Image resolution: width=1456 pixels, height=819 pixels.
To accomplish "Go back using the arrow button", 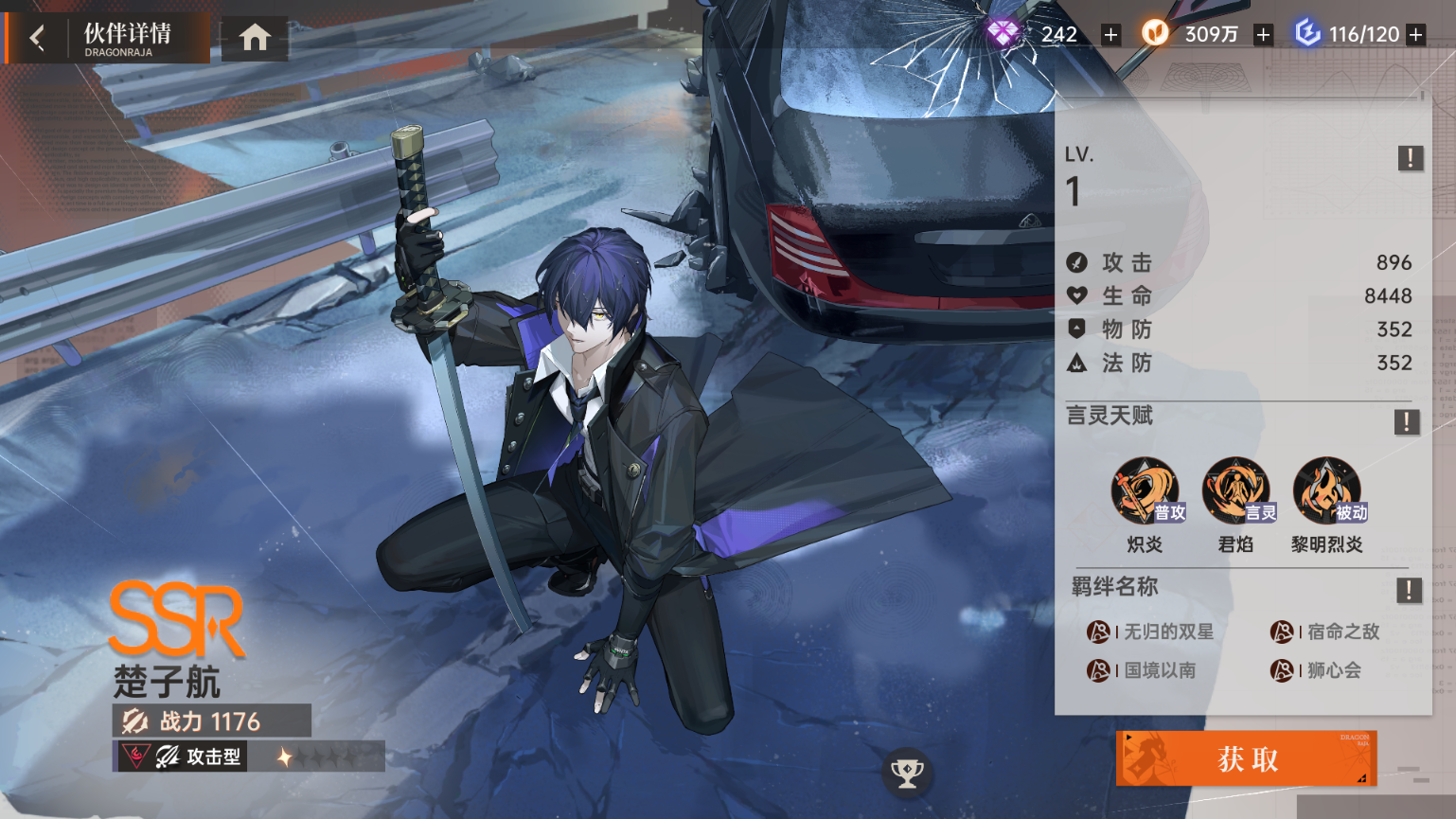I will coord(37,38).
